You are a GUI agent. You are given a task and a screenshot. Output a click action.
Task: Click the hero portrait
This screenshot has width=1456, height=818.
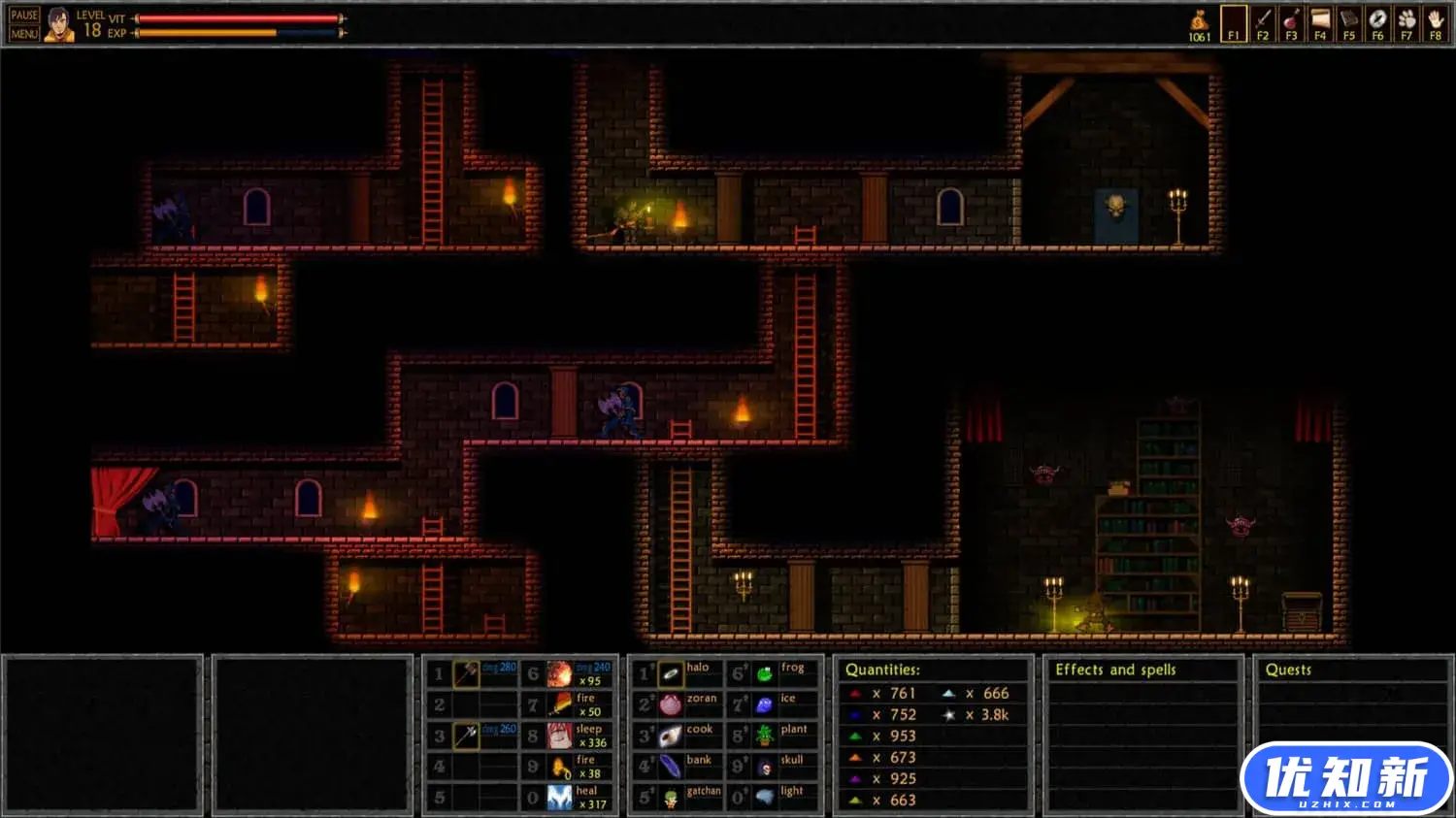[x=58, y=24]
